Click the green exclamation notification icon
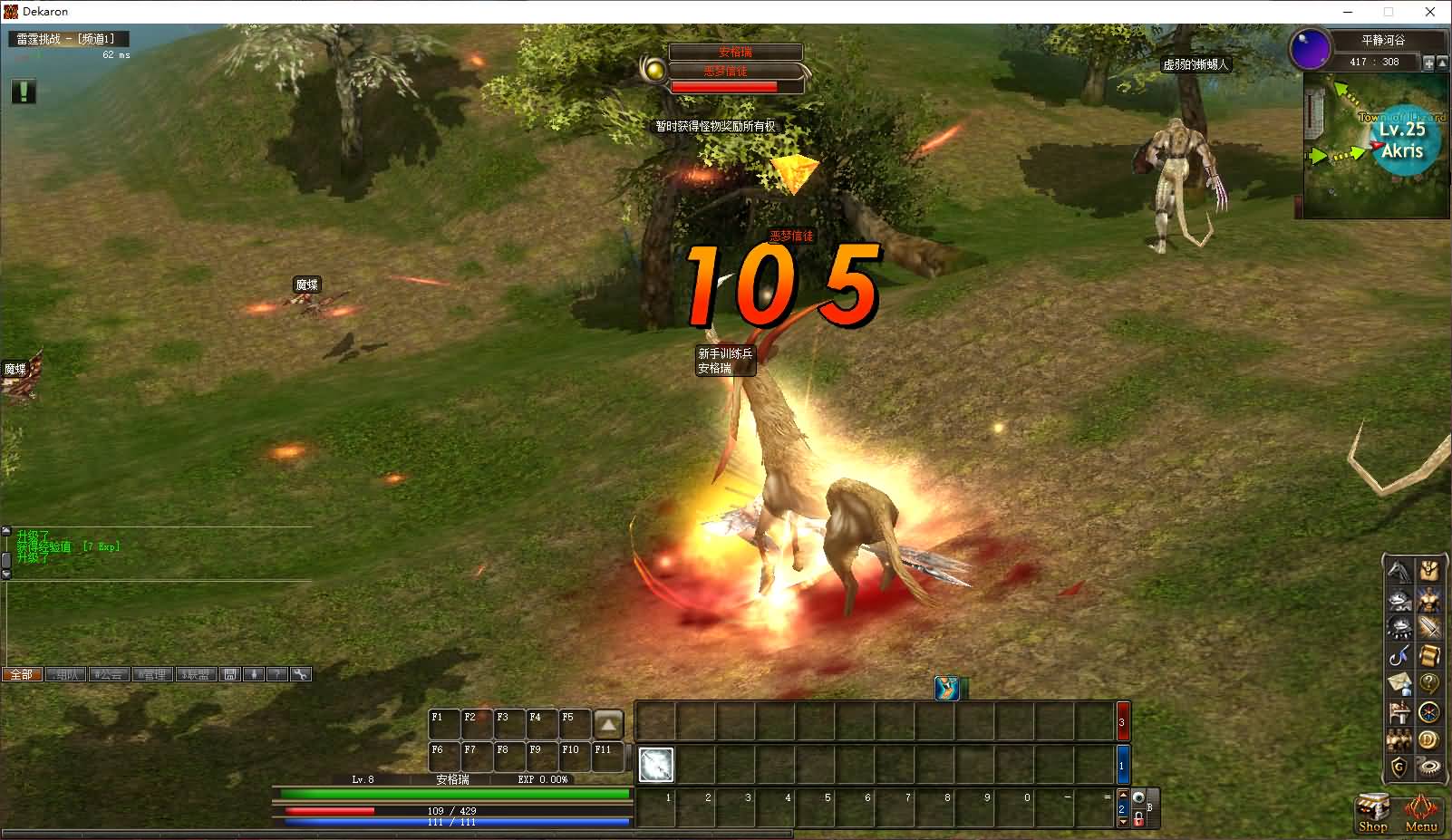The width and height of the screenshot is (1452, 840). click(24, 91)
